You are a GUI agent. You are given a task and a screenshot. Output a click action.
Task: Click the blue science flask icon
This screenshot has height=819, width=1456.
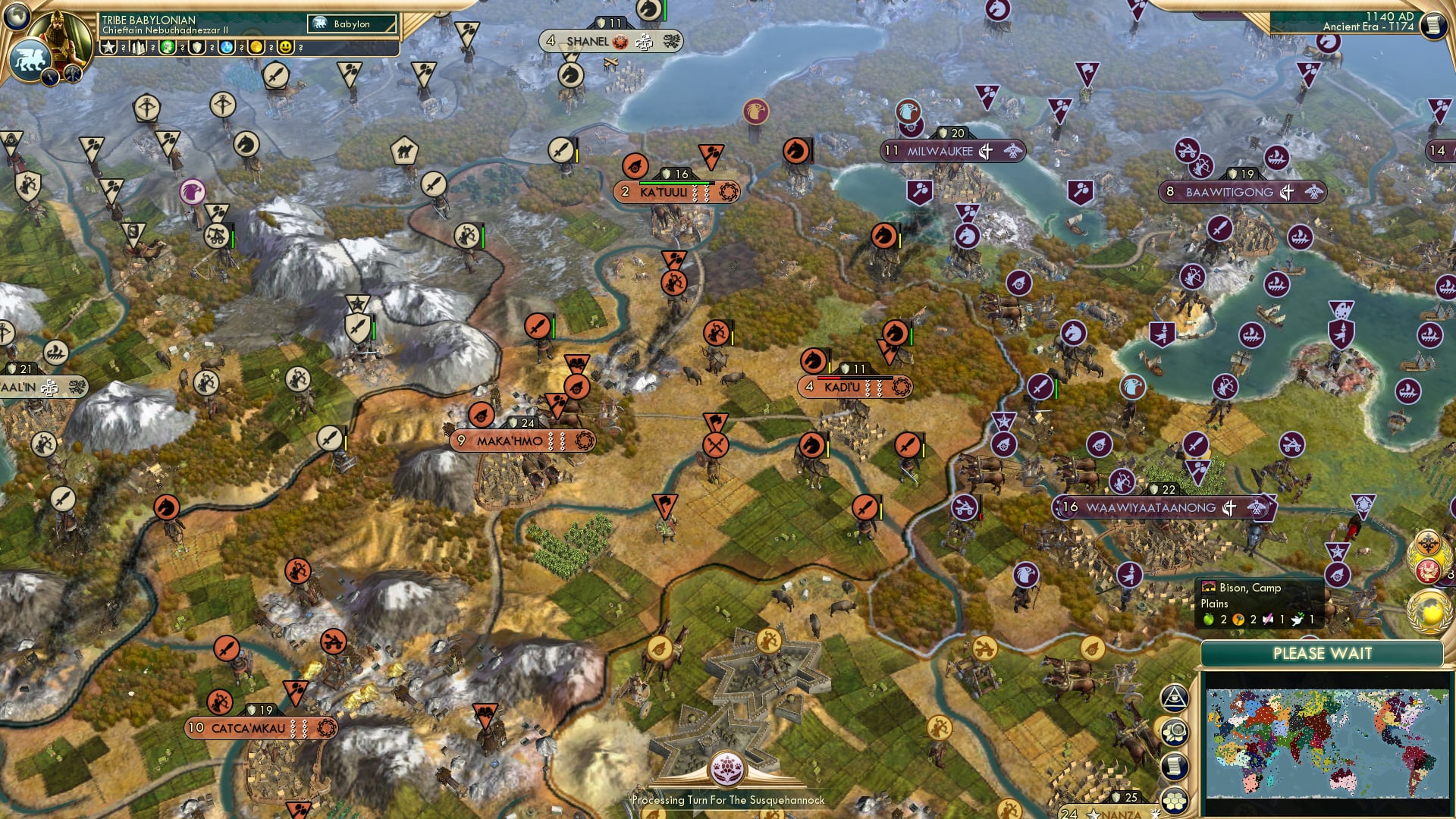pyautogui.click(x=227, y=48)
